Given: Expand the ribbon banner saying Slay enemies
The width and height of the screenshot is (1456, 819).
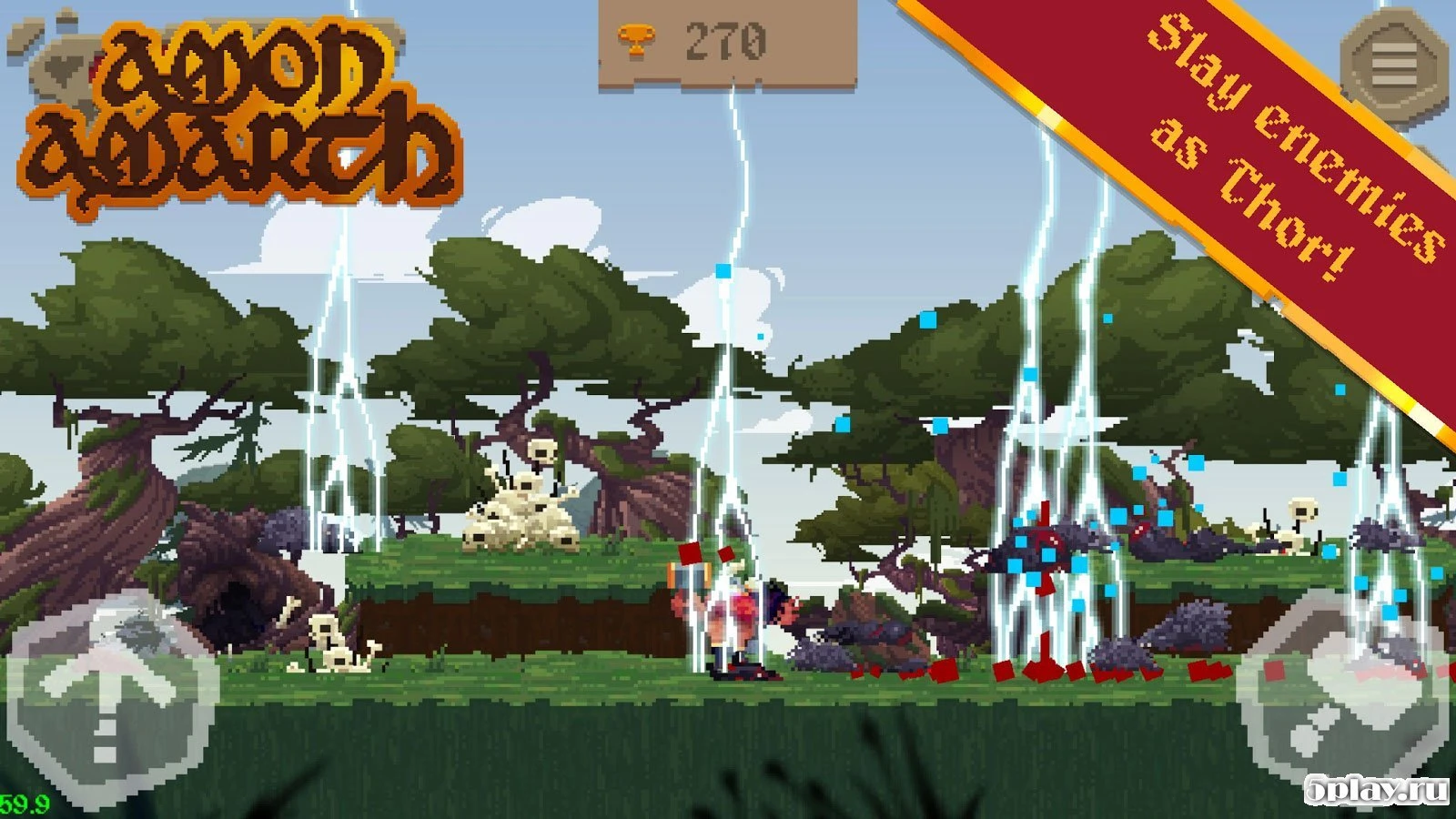Looking at the screenshot, I should coord(1265,141).
